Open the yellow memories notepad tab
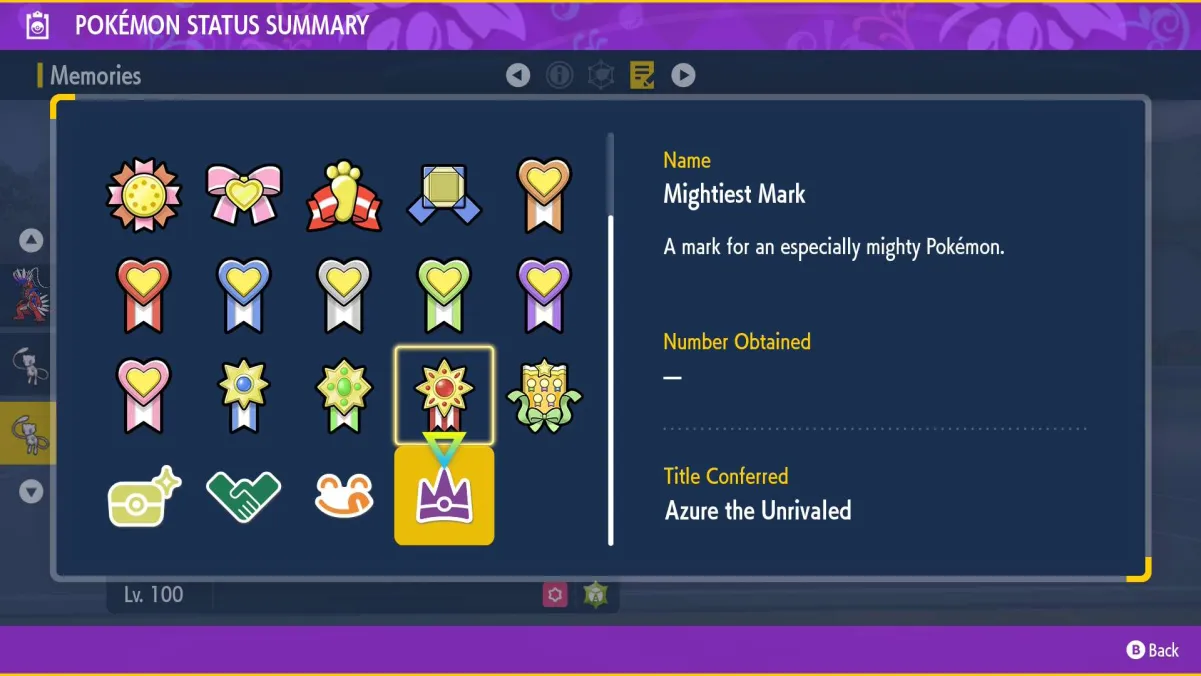Screen dimensions: 1201x676 pos(642,75)
